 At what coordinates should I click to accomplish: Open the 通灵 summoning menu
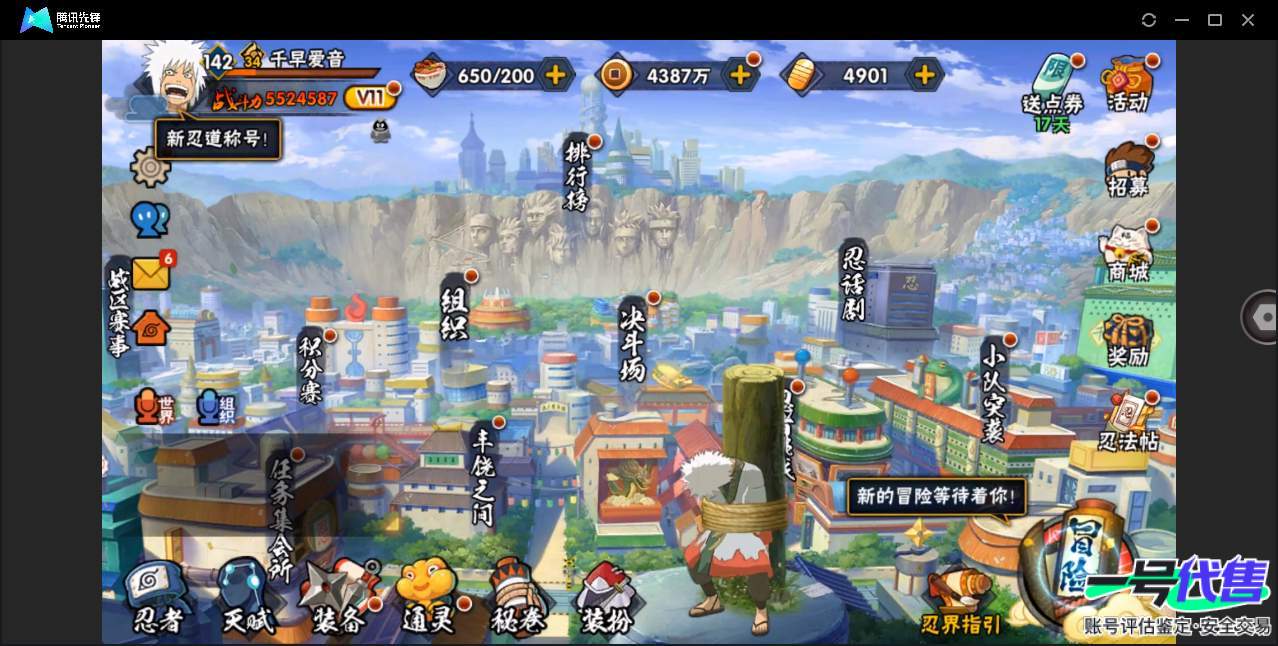[x=427, y=600]
